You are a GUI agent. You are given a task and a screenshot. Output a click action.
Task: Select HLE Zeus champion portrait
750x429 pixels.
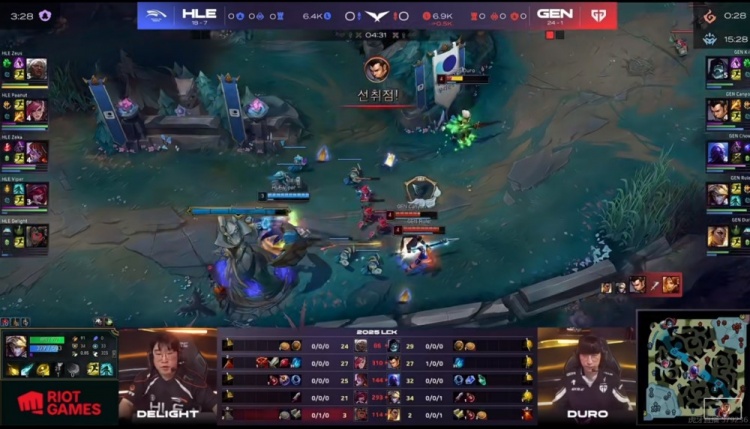[x=36, y=69]
